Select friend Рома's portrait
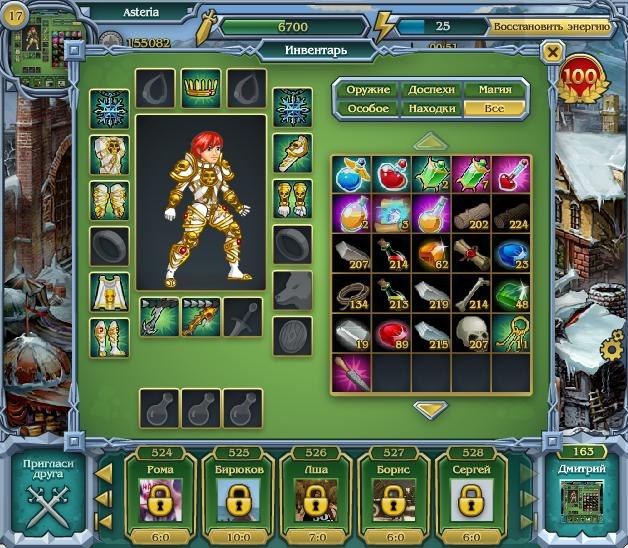628x548 pixels. click(x=158, y=499)
